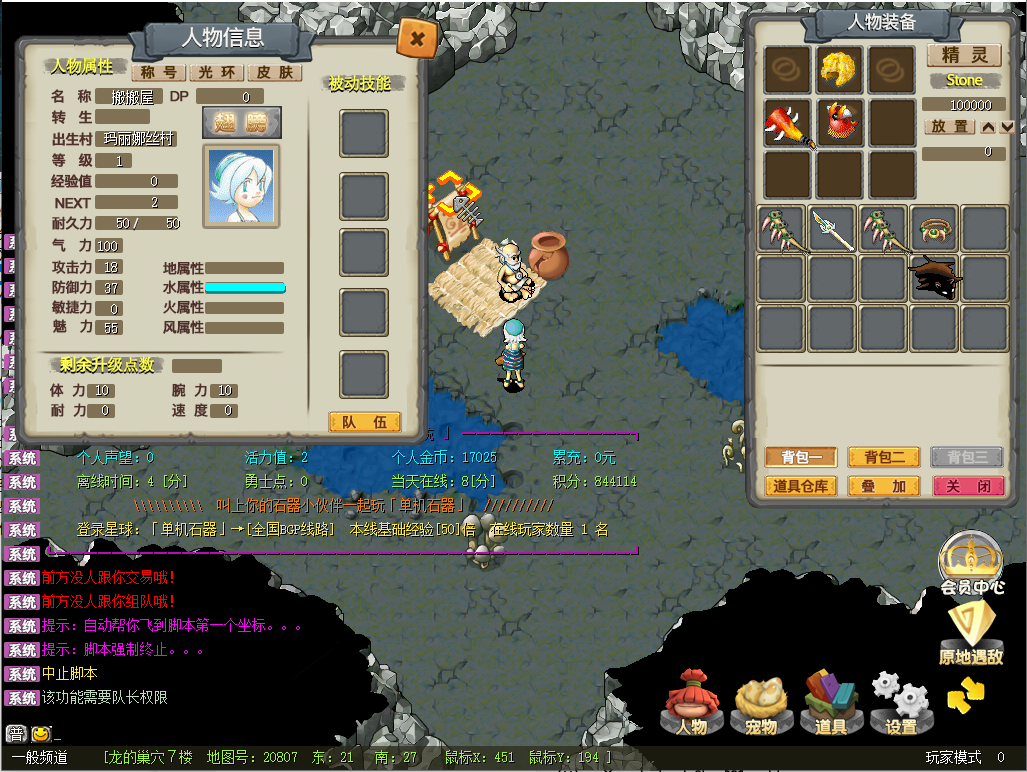
Task: Switch to 背包二 bag tab
Action: 884,457
